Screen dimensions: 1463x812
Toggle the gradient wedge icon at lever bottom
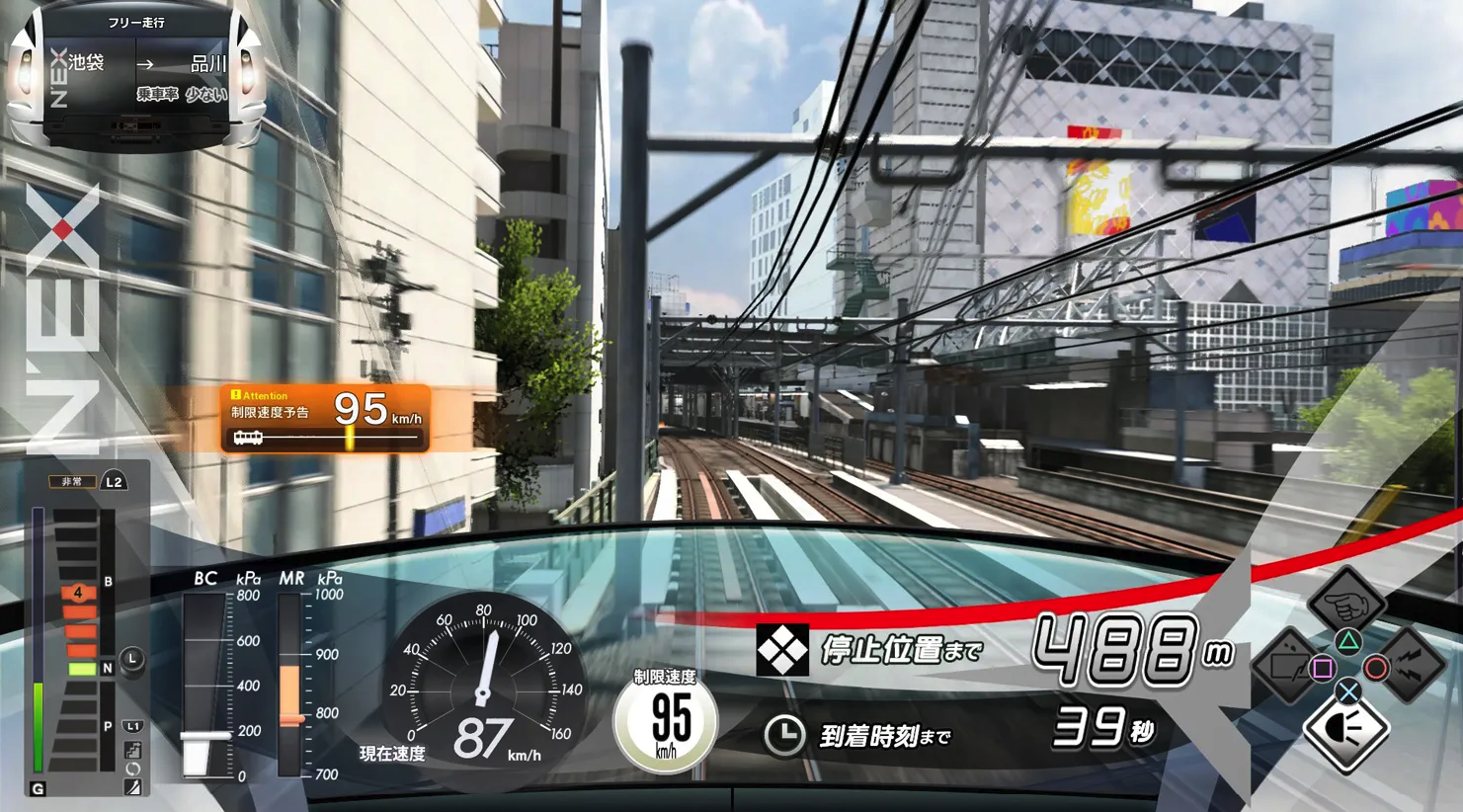[x=133, y=786]
